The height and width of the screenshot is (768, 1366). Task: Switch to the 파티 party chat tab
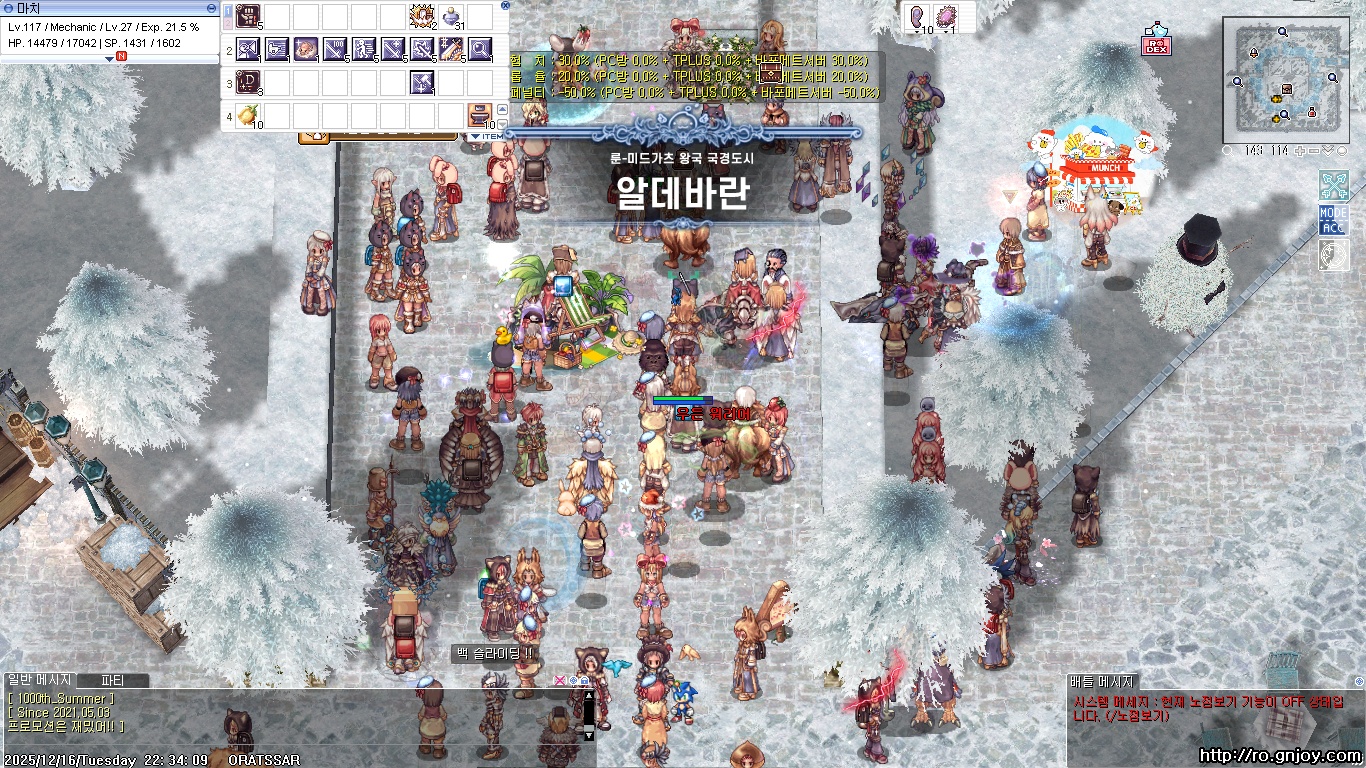[x=110, y=681]
